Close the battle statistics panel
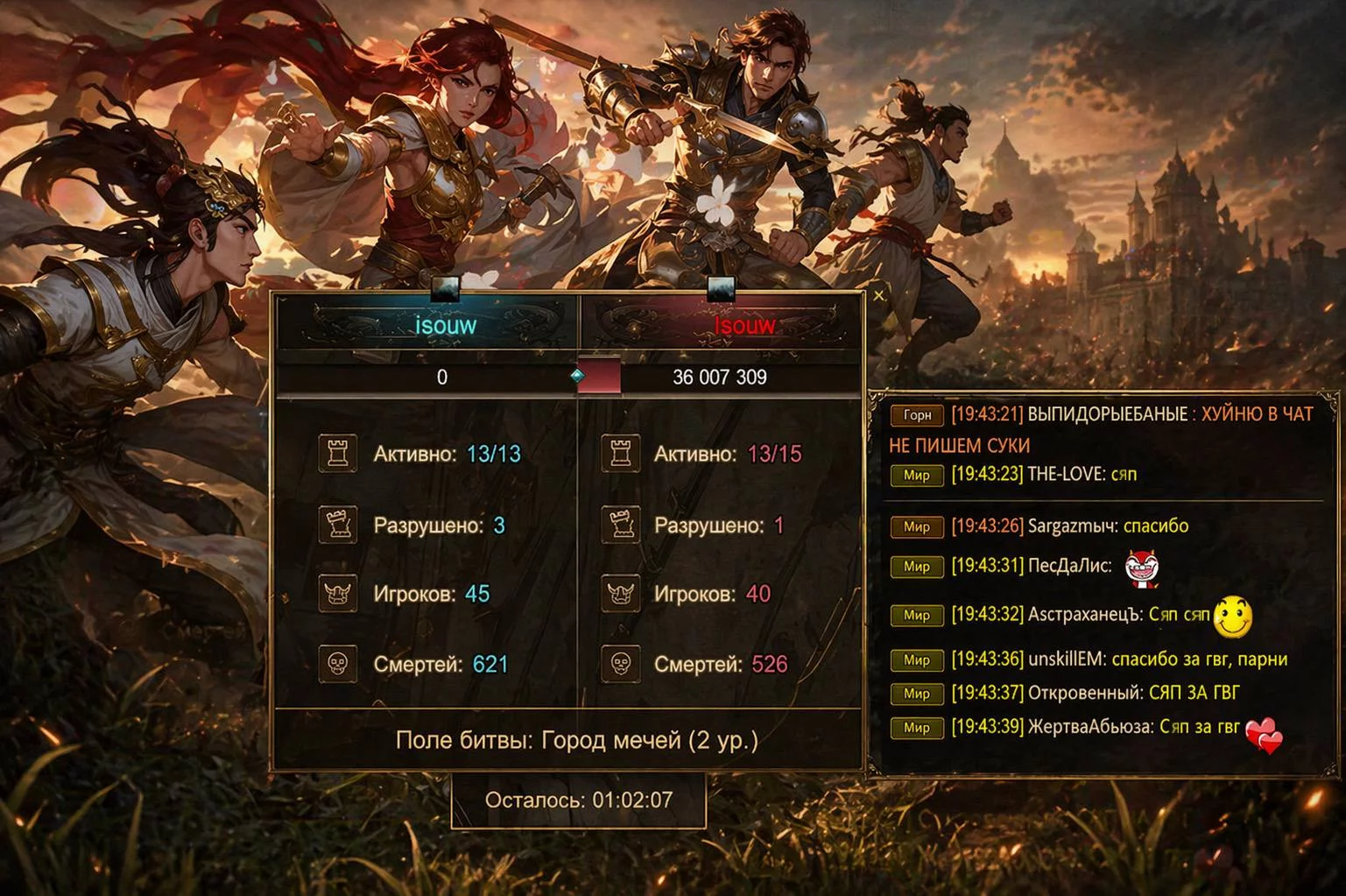The image size is (1346, 896). [878, 296]
